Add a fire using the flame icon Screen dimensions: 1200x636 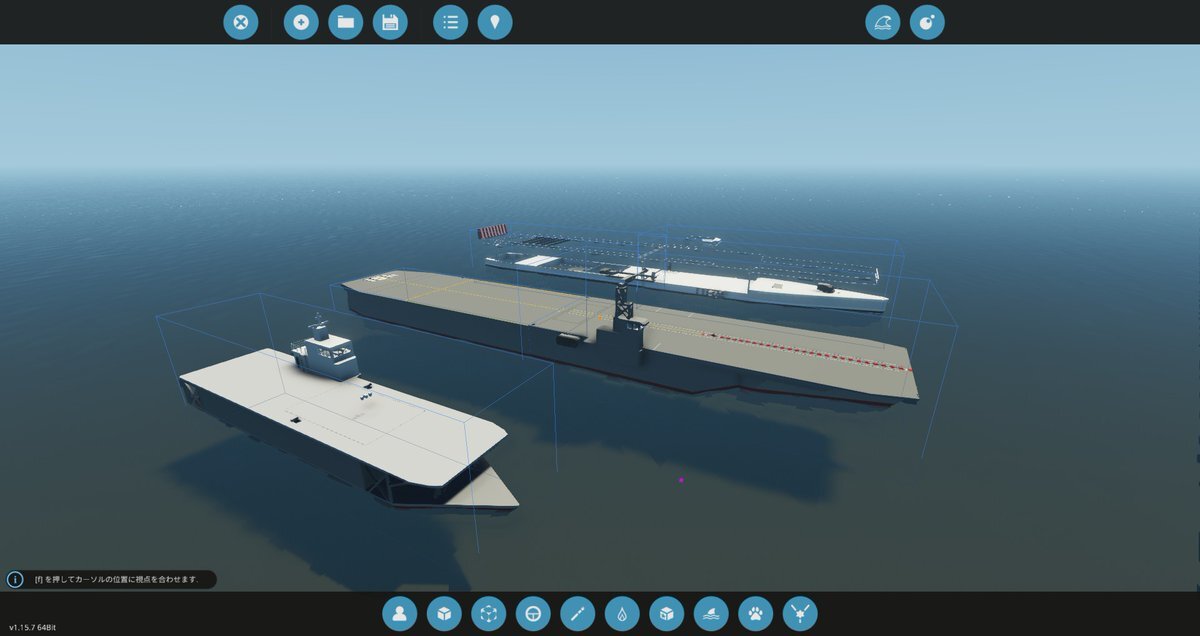622,613
